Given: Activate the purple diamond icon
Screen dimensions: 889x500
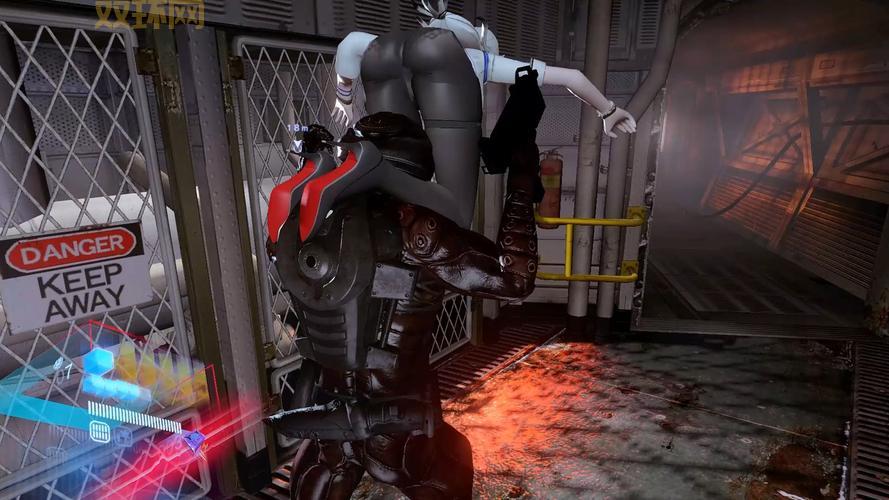Looking at the screenshot, I should coord(196,438).
